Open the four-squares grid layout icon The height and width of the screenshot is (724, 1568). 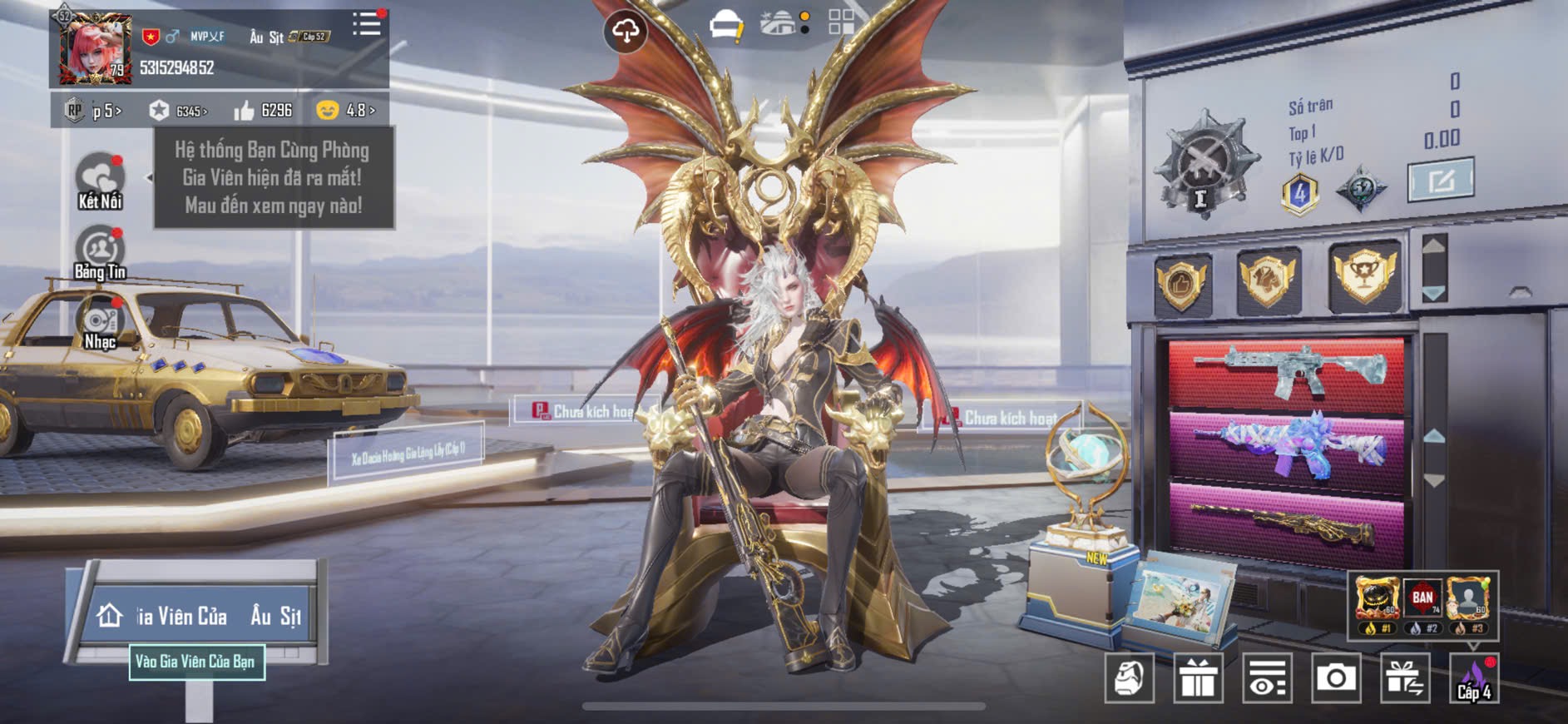[841, 22]
